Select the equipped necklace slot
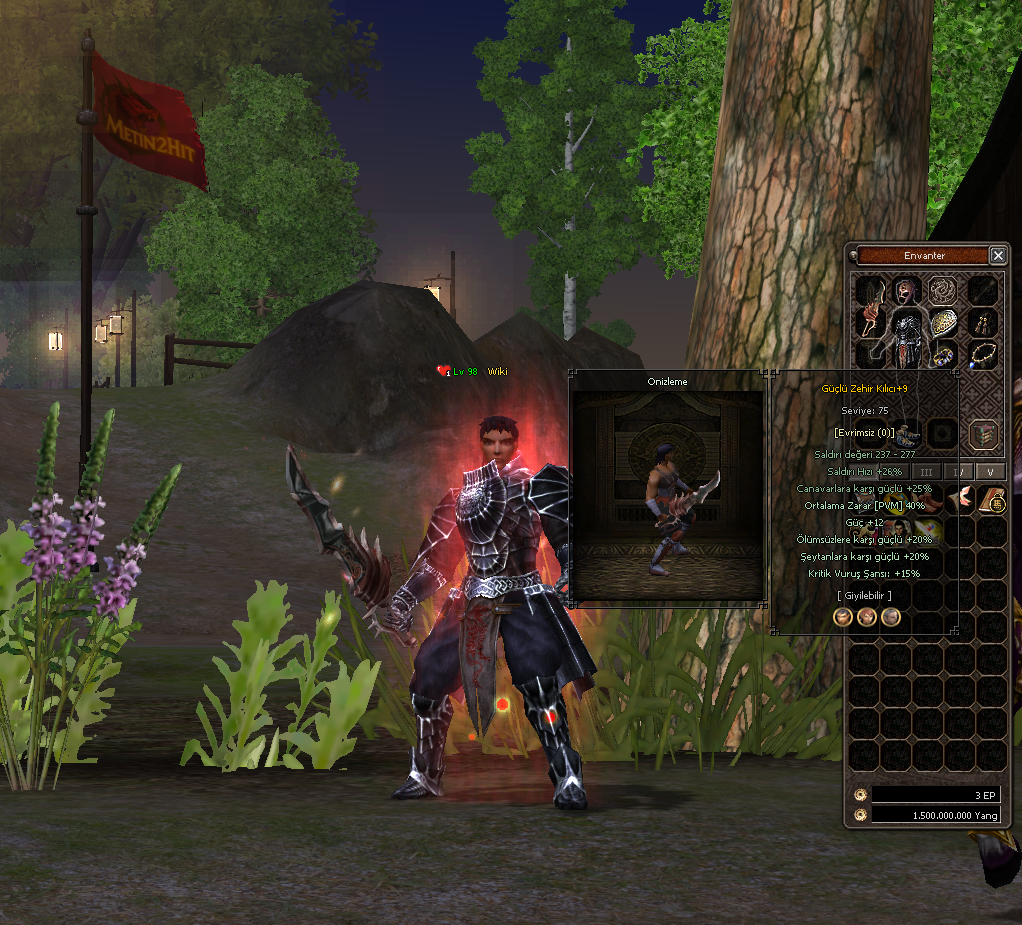This screenshot has width=1022, height=925. (x=984, y=354)
